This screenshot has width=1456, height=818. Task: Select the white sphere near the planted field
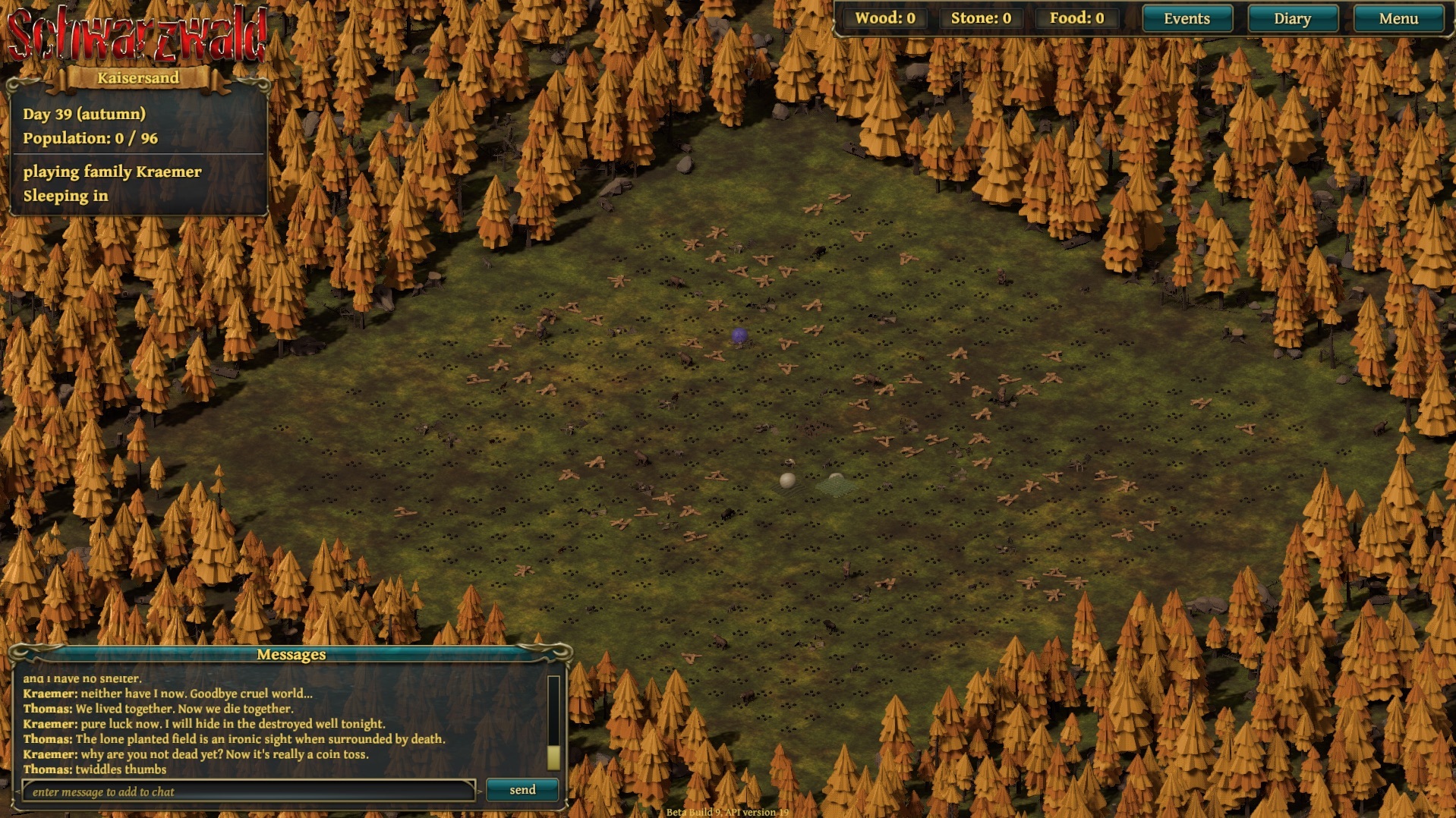[787, 480]
